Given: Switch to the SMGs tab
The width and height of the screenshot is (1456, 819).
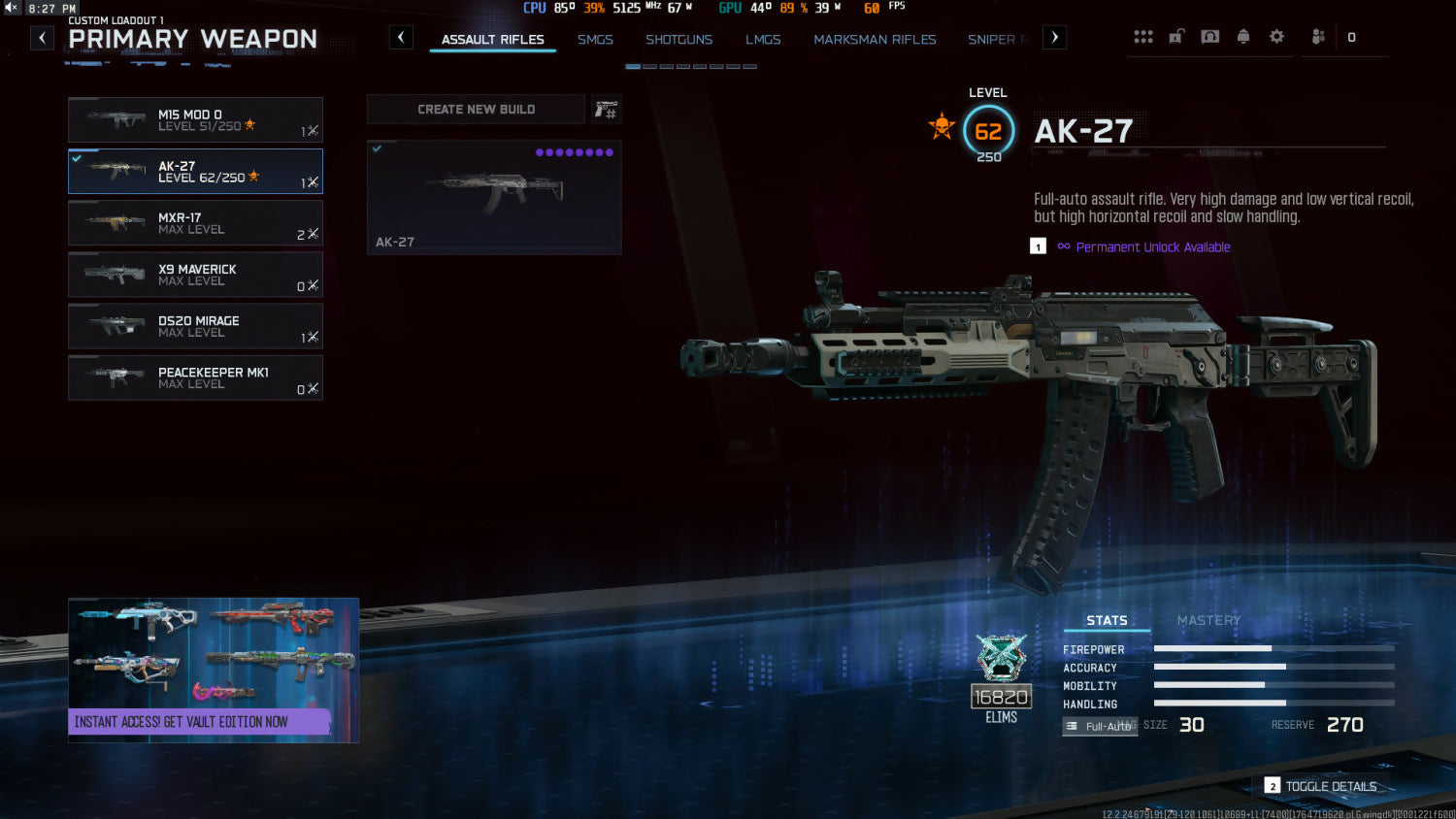Looking at the screenshot, I should pyautogui.click(x=595, y=40).
